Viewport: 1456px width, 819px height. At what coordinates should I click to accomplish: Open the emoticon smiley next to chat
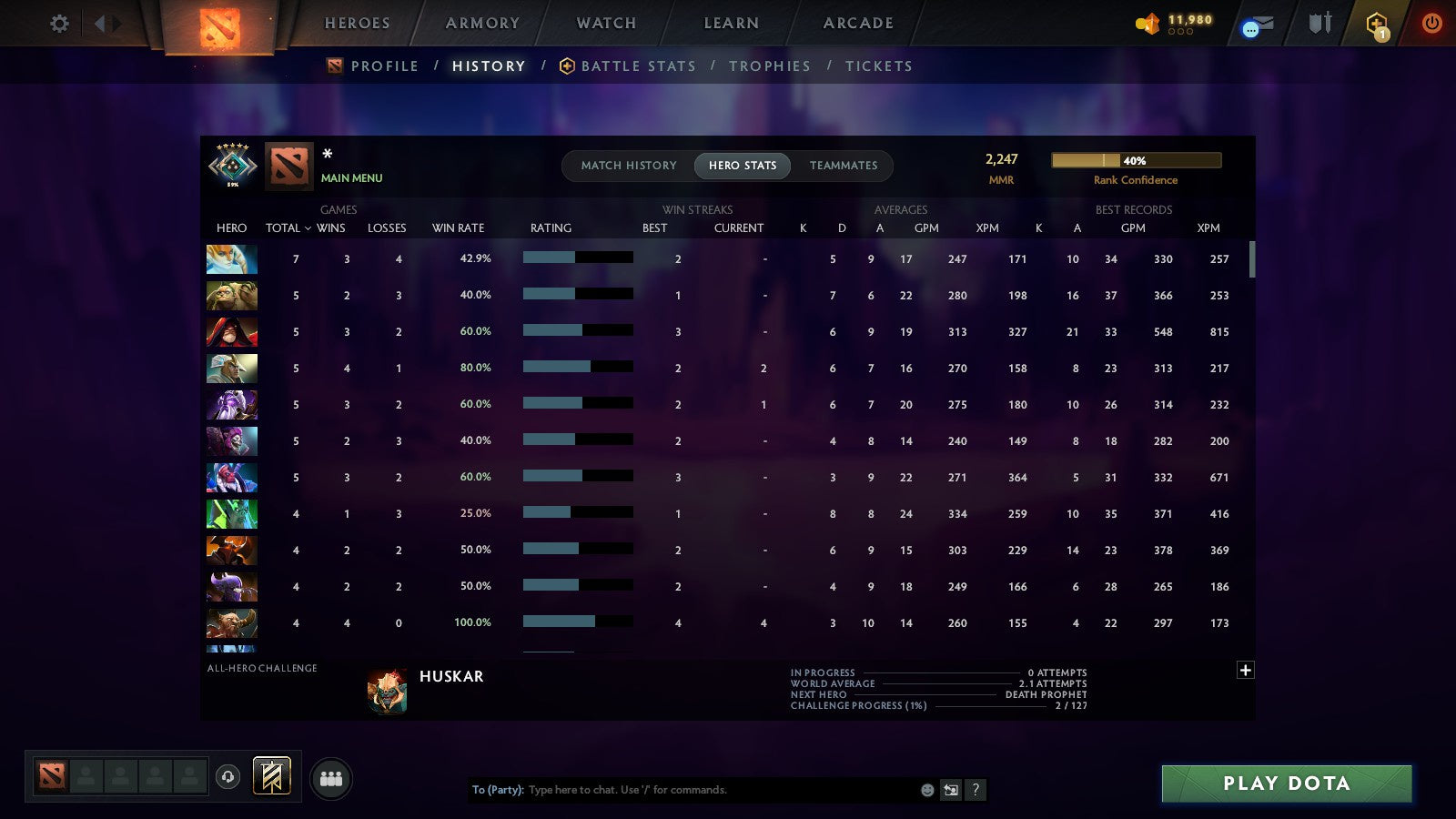point(926,790)
